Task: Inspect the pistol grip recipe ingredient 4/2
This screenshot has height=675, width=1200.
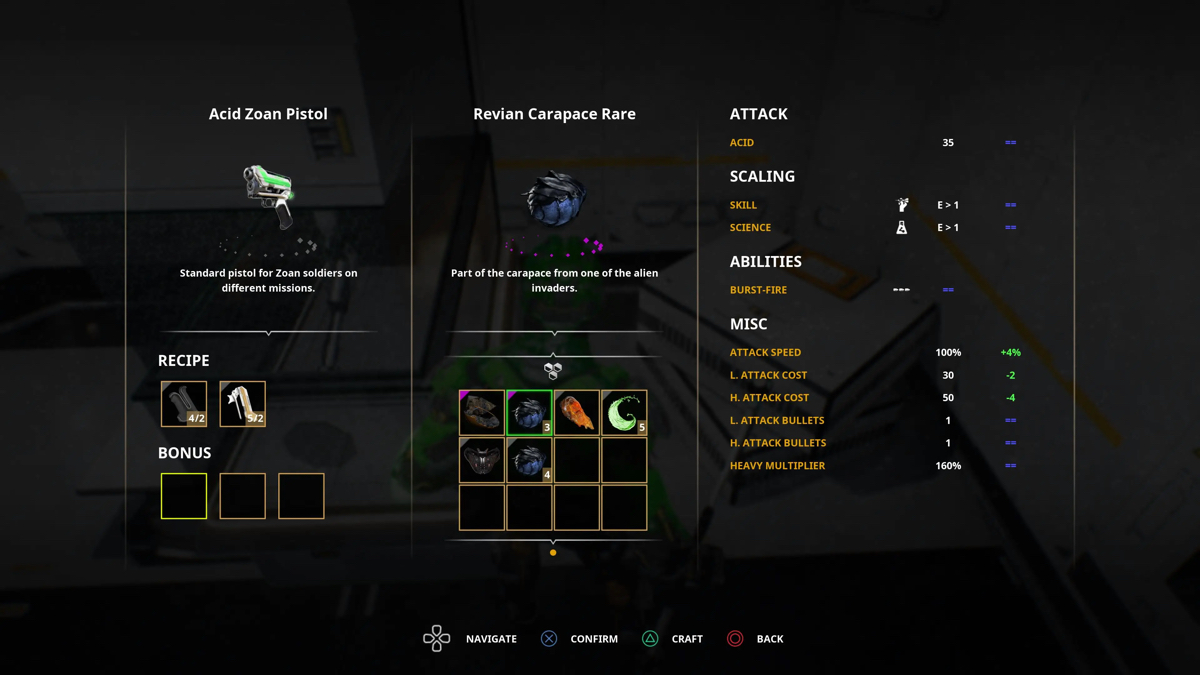Action: [184, 404]
